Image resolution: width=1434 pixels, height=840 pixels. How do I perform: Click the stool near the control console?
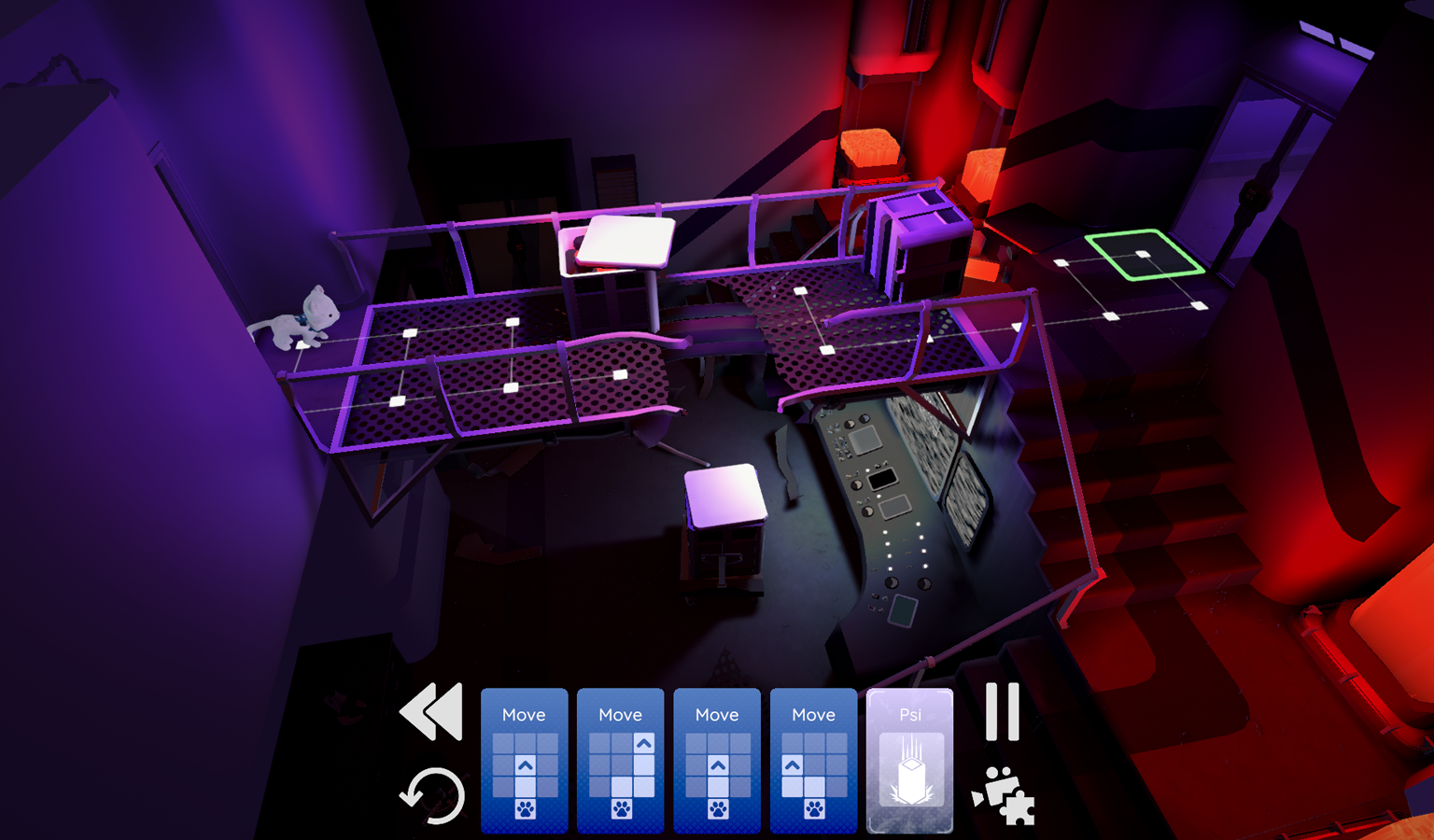tap(725, 495)
